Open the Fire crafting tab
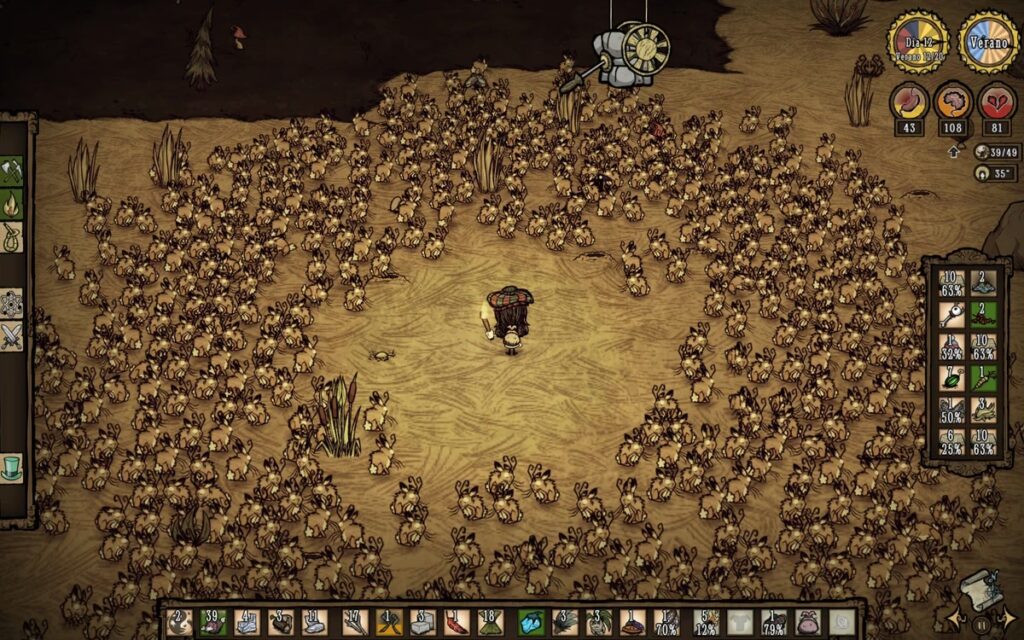The width and height of the screenshot is (1024, 640). pyautogui.click(x=12, y=205)
